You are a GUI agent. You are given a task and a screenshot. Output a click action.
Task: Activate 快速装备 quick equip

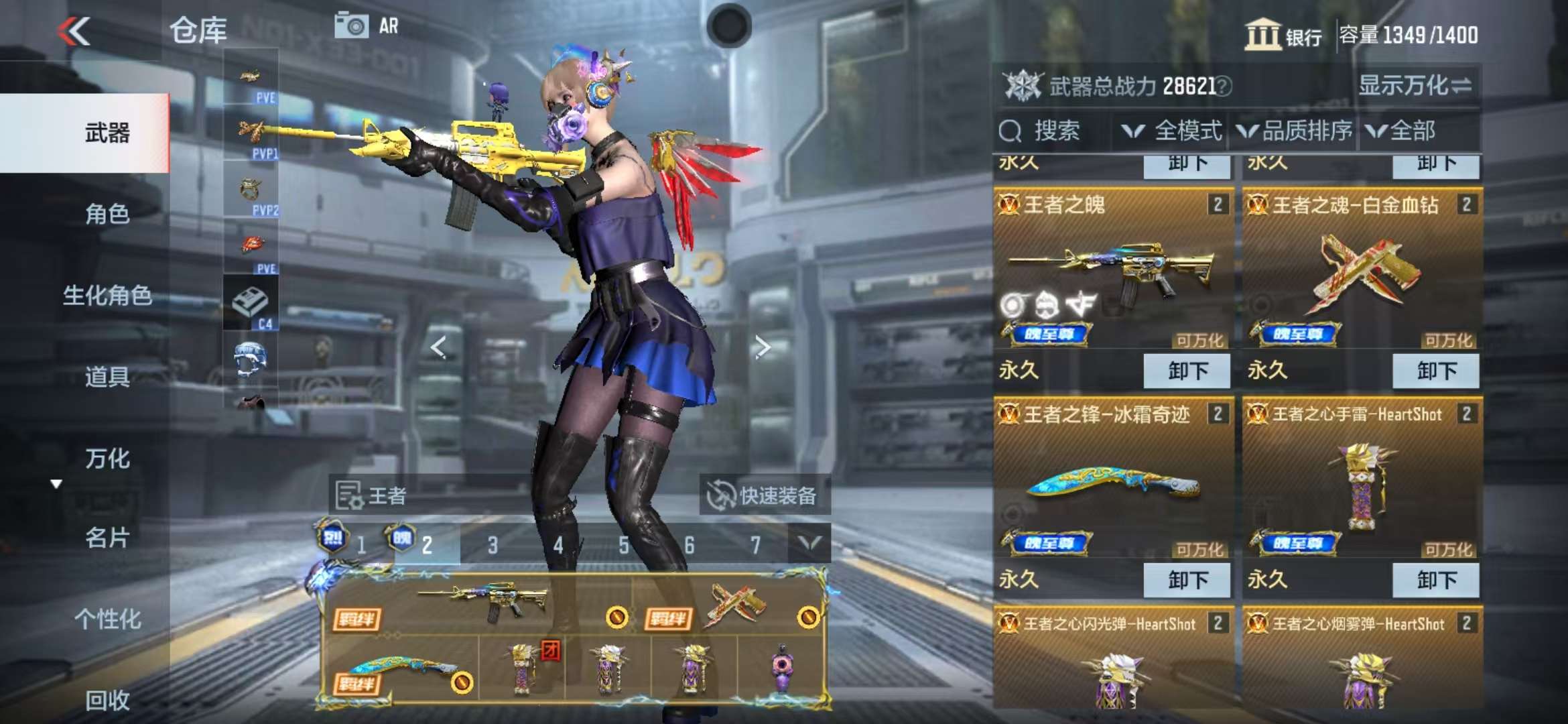pos(764,496)
